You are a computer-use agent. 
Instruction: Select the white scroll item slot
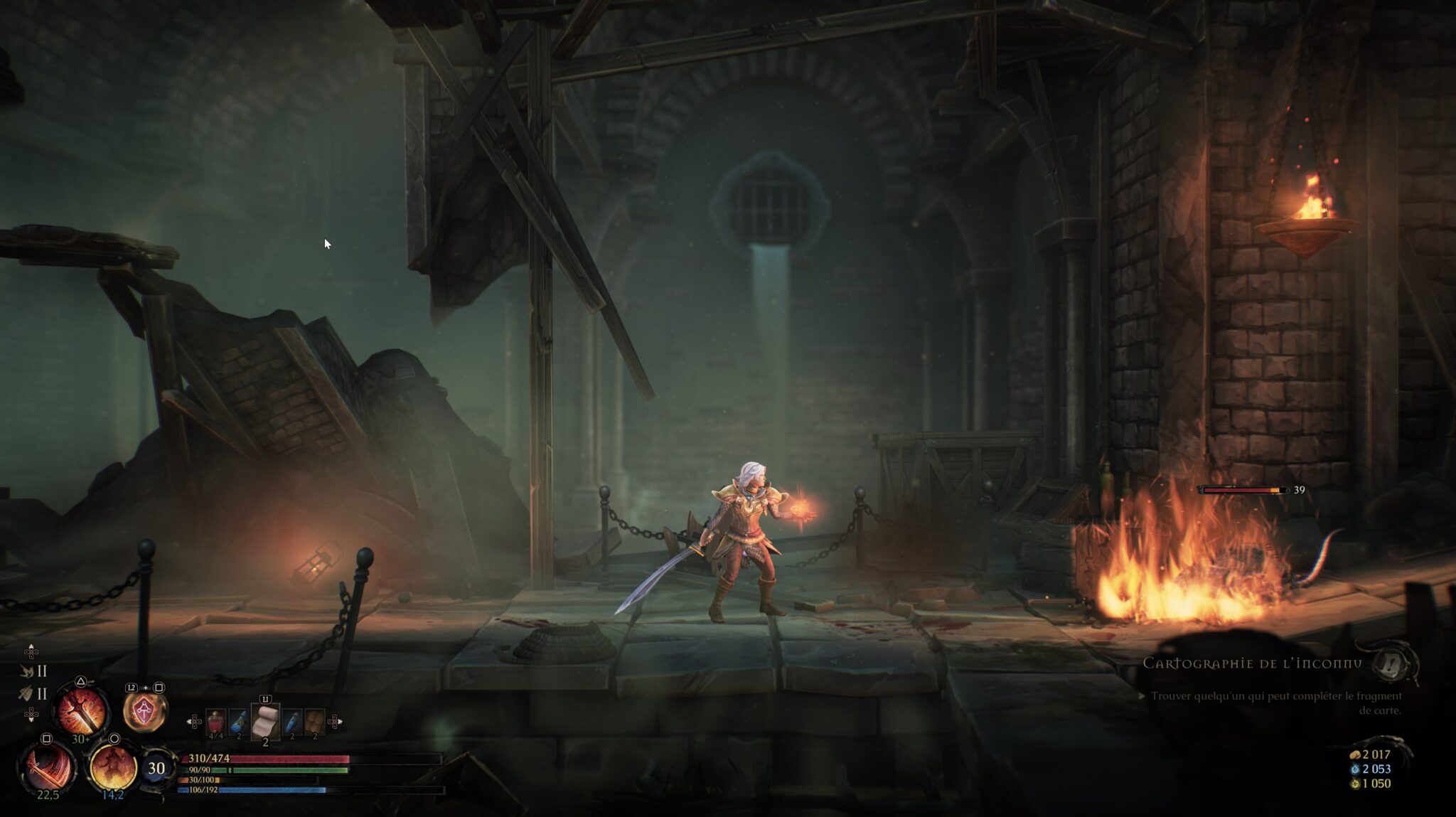click(x=266, y=721)
